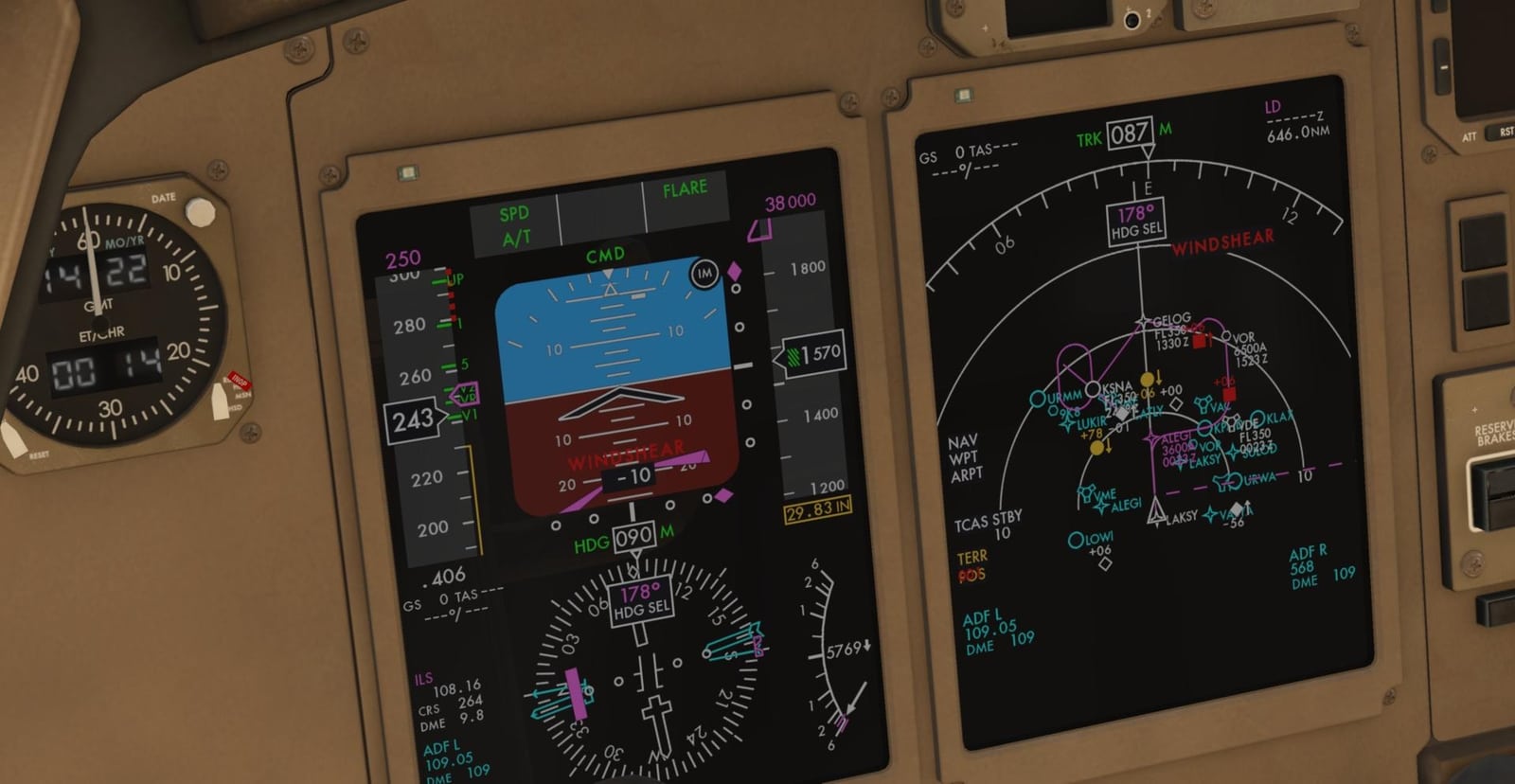Select the KSNA airport circle symbol
Screen dimensions: 1515x784
coord(1093,388)
